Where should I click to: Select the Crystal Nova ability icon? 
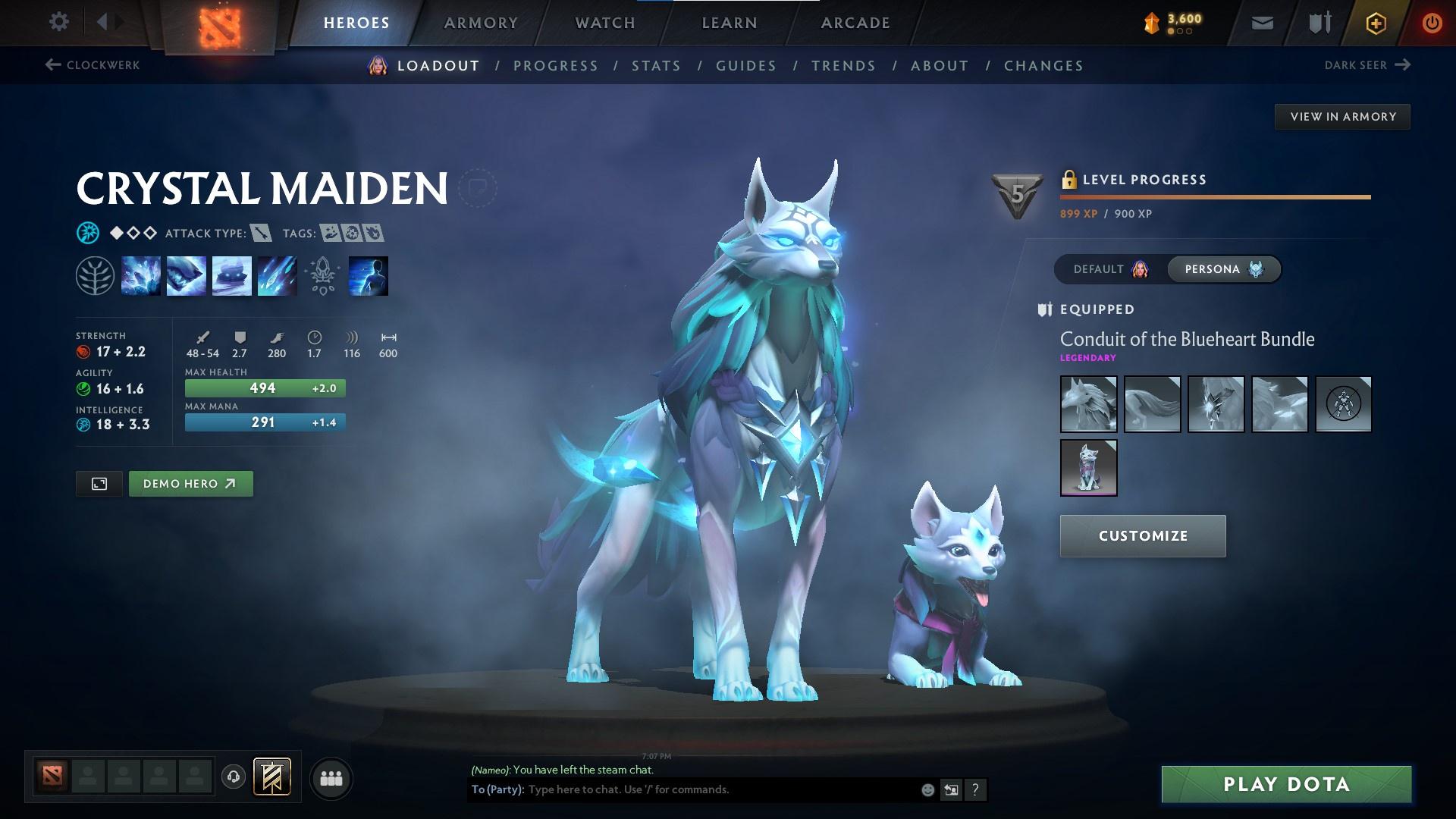point(141,275)
